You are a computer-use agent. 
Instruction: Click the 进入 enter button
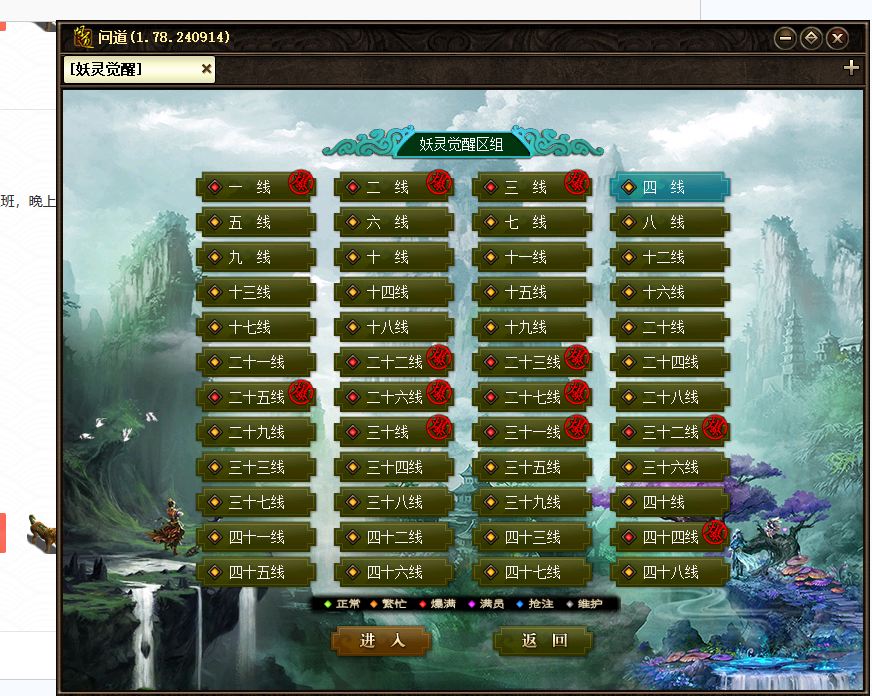pos(382,641)
